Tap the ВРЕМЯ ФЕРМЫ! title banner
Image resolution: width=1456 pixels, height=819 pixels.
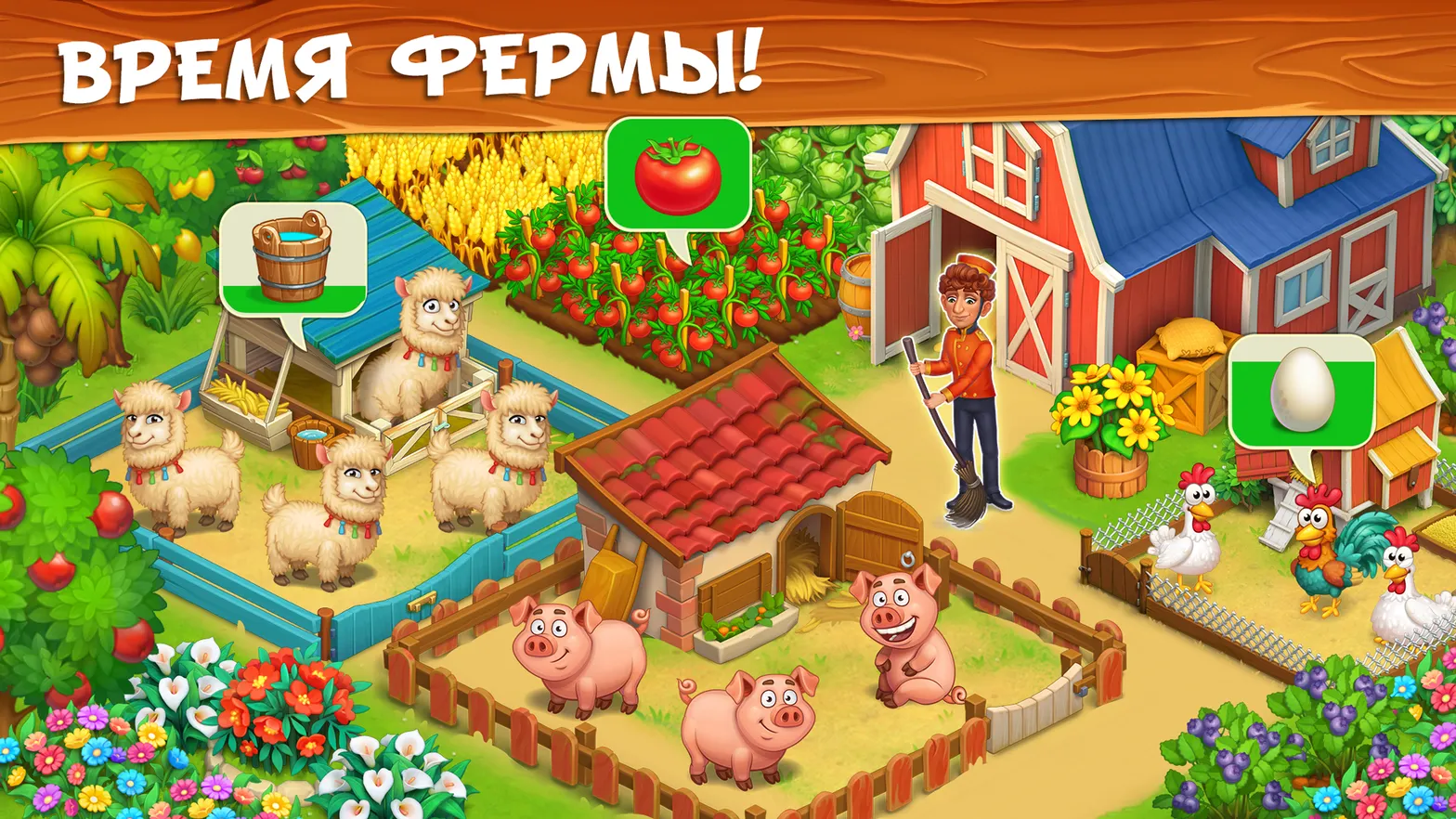coord(409,60)
